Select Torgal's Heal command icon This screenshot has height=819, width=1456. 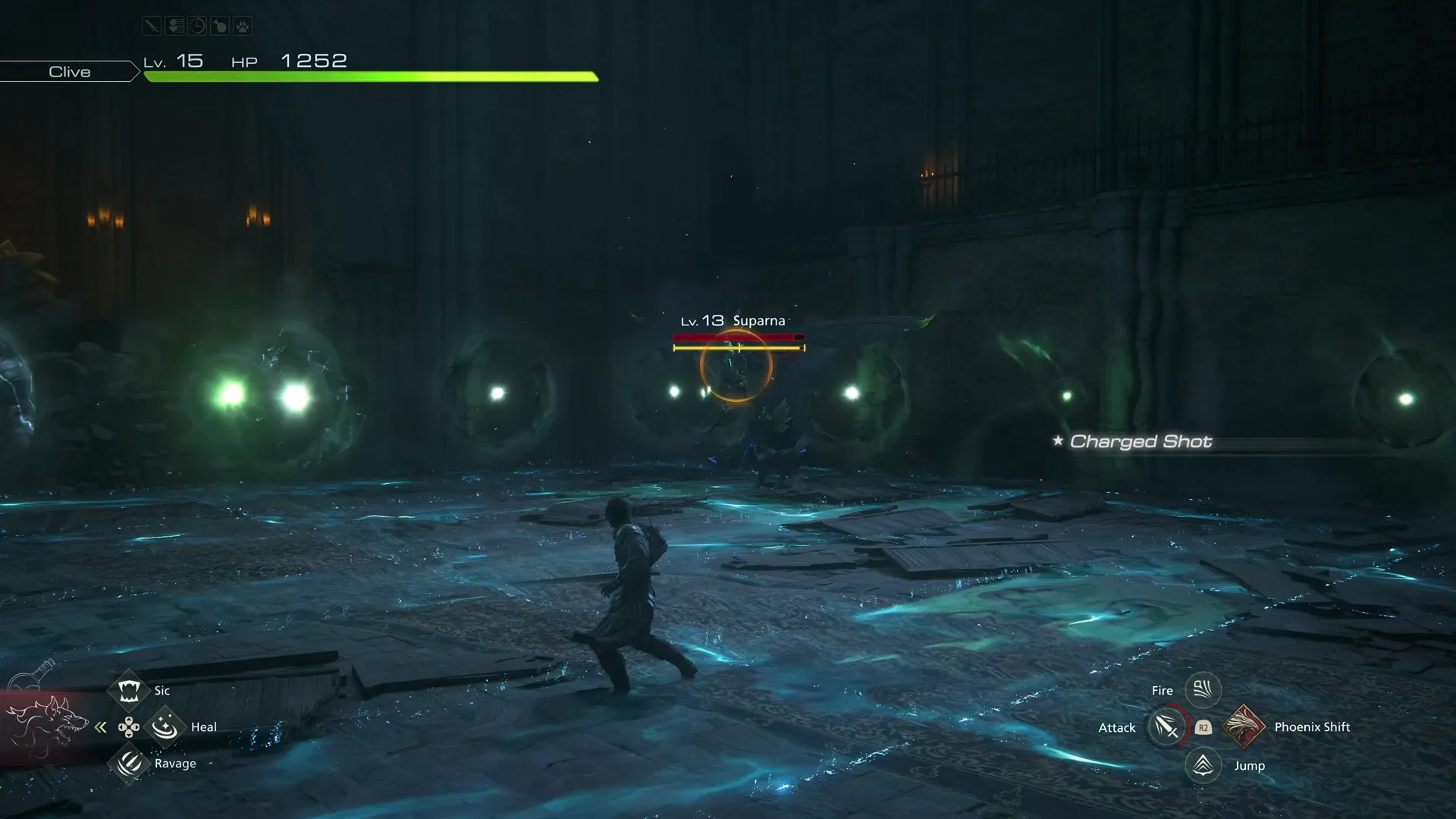[x=165, y=726]
